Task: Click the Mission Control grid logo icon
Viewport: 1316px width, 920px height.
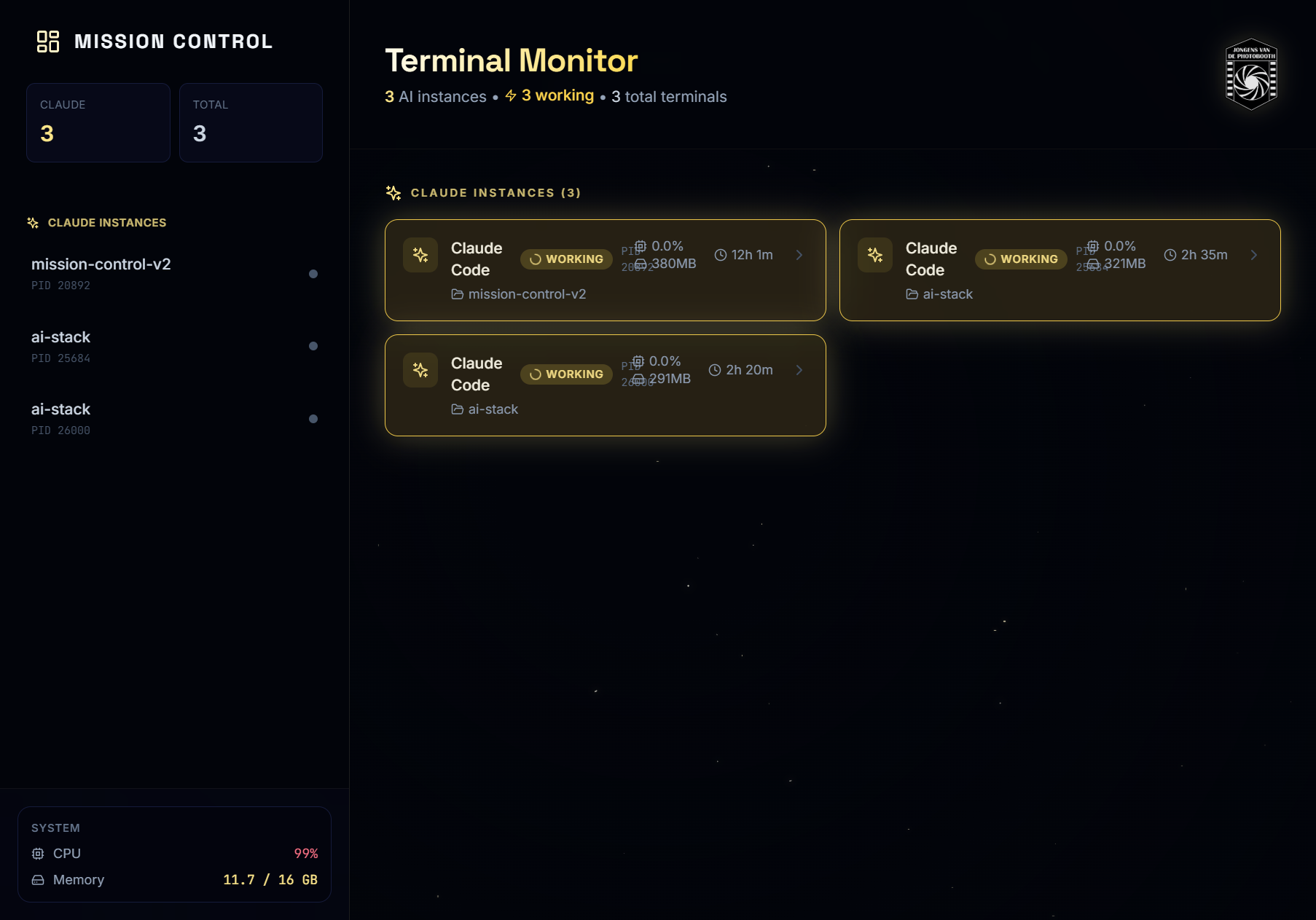Action: [x=48, y=42]
